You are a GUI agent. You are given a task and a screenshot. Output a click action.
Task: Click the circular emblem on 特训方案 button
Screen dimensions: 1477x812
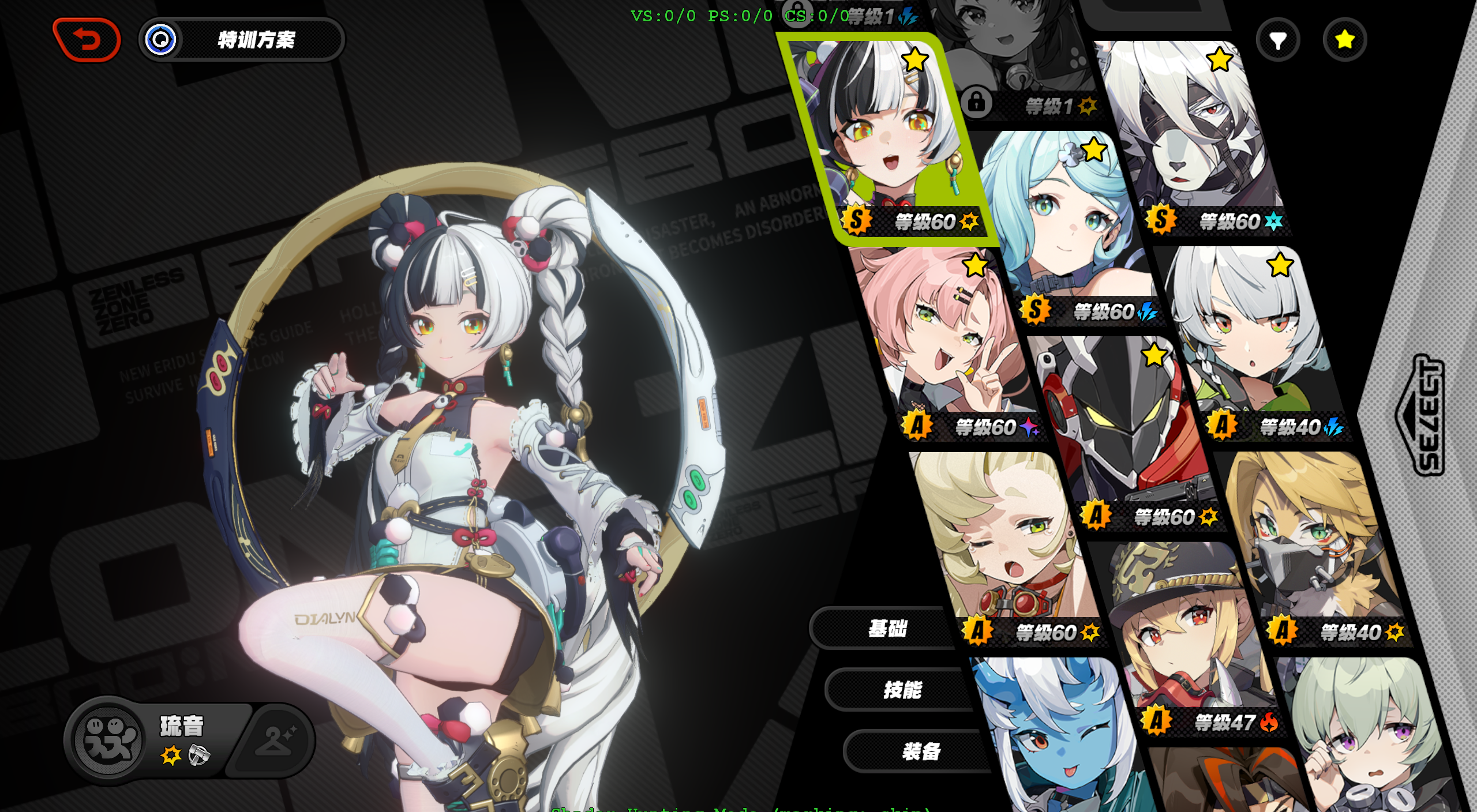click(162, 40)
